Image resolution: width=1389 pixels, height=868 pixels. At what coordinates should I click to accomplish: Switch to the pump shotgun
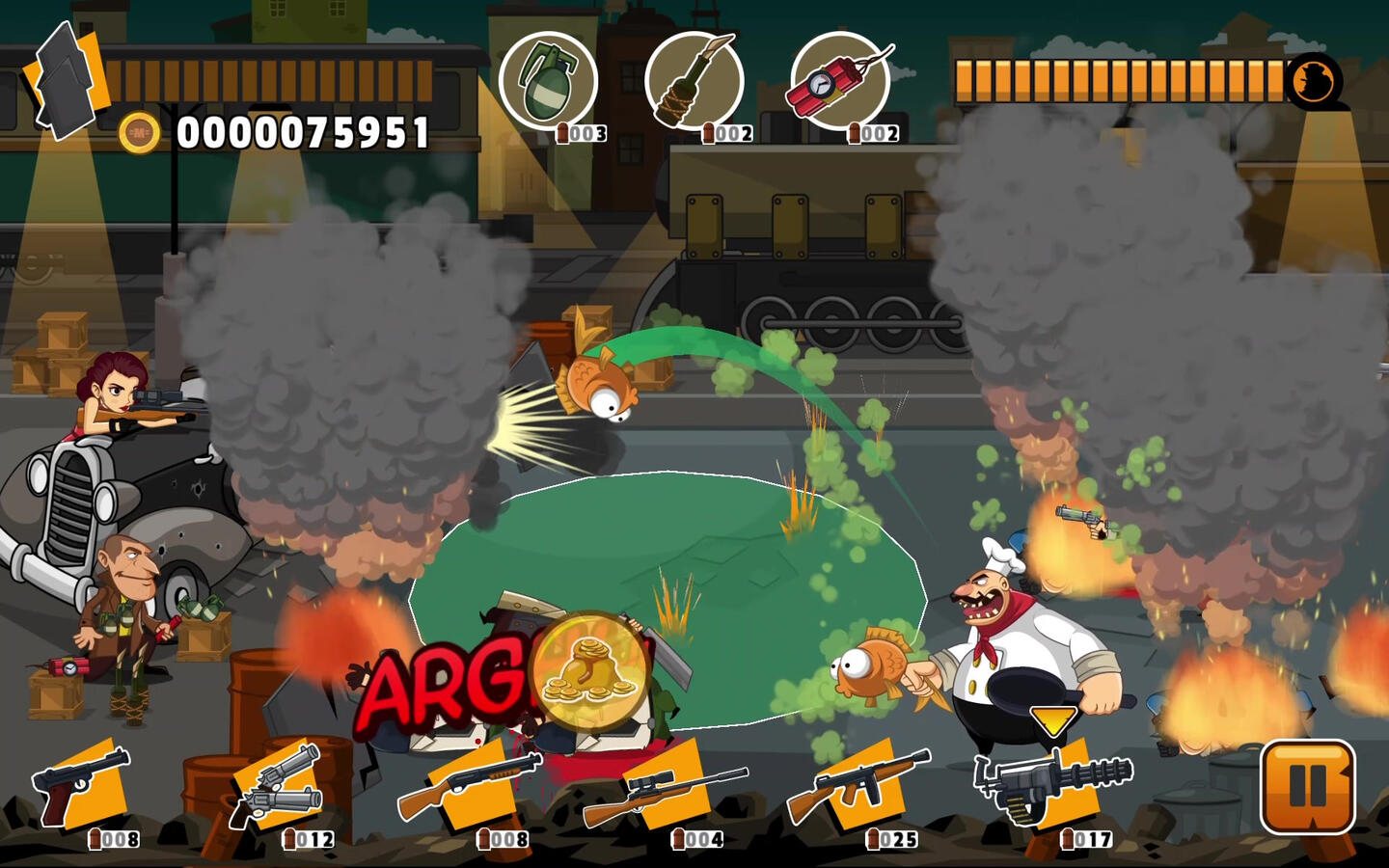[473, 786]
